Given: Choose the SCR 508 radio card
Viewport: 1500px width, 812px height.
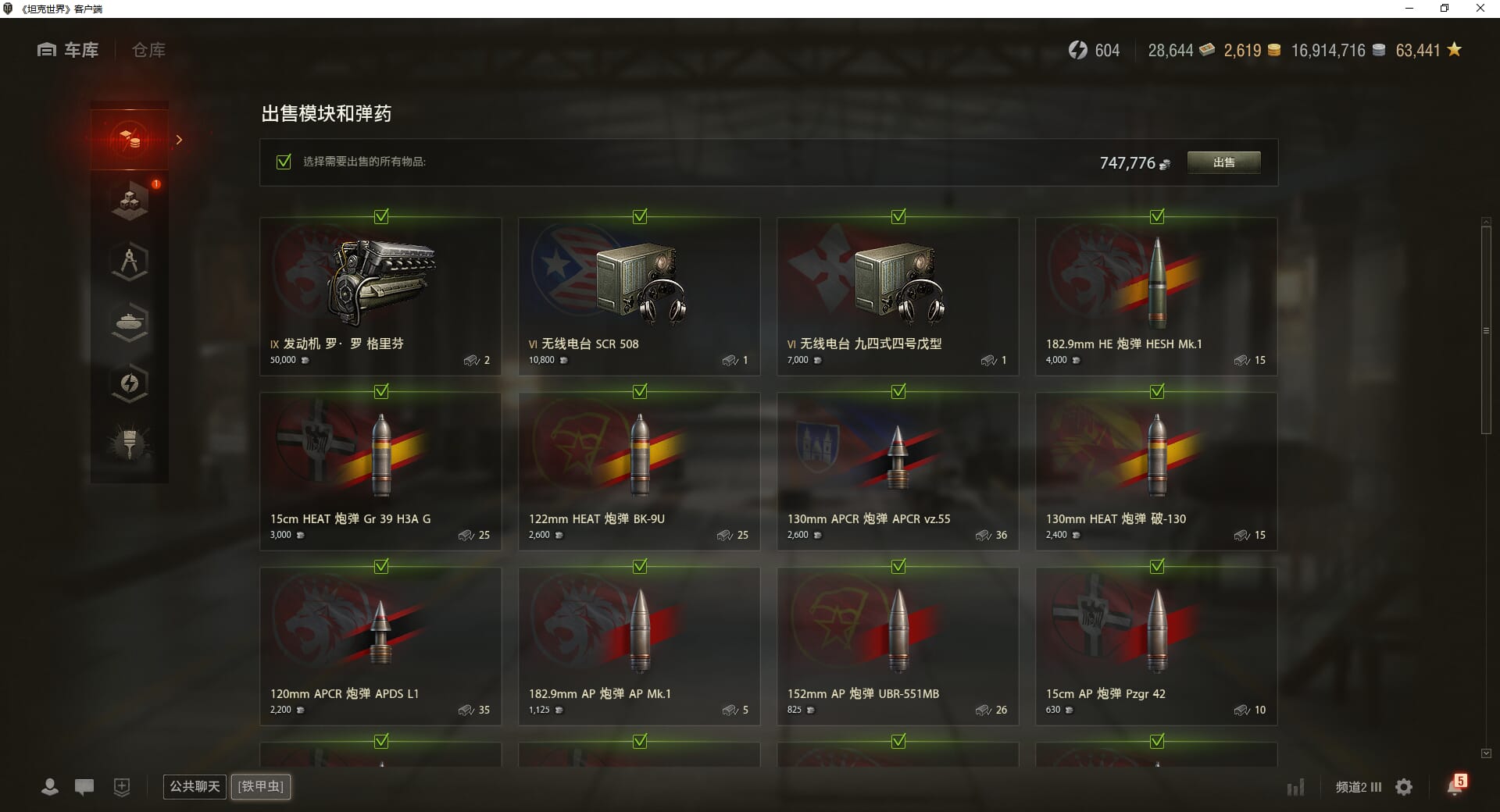Looking at the screenshot, I should (639, 296).
